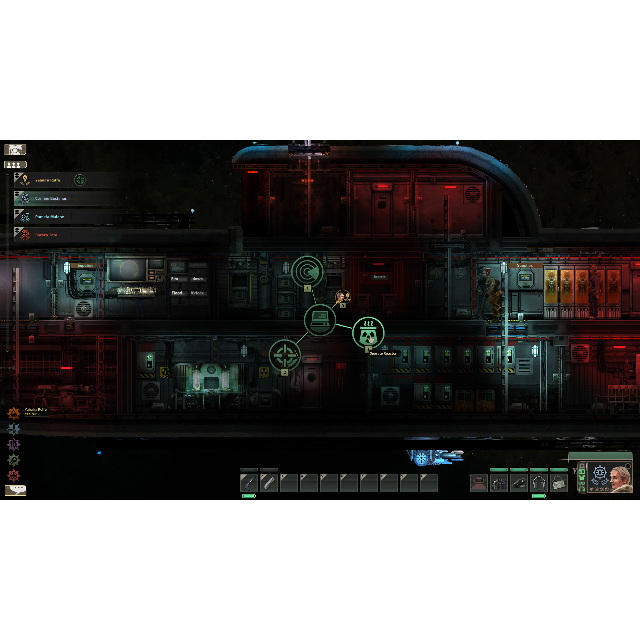
Task: Select first crew member in crew list
Action: pos(60,180)
